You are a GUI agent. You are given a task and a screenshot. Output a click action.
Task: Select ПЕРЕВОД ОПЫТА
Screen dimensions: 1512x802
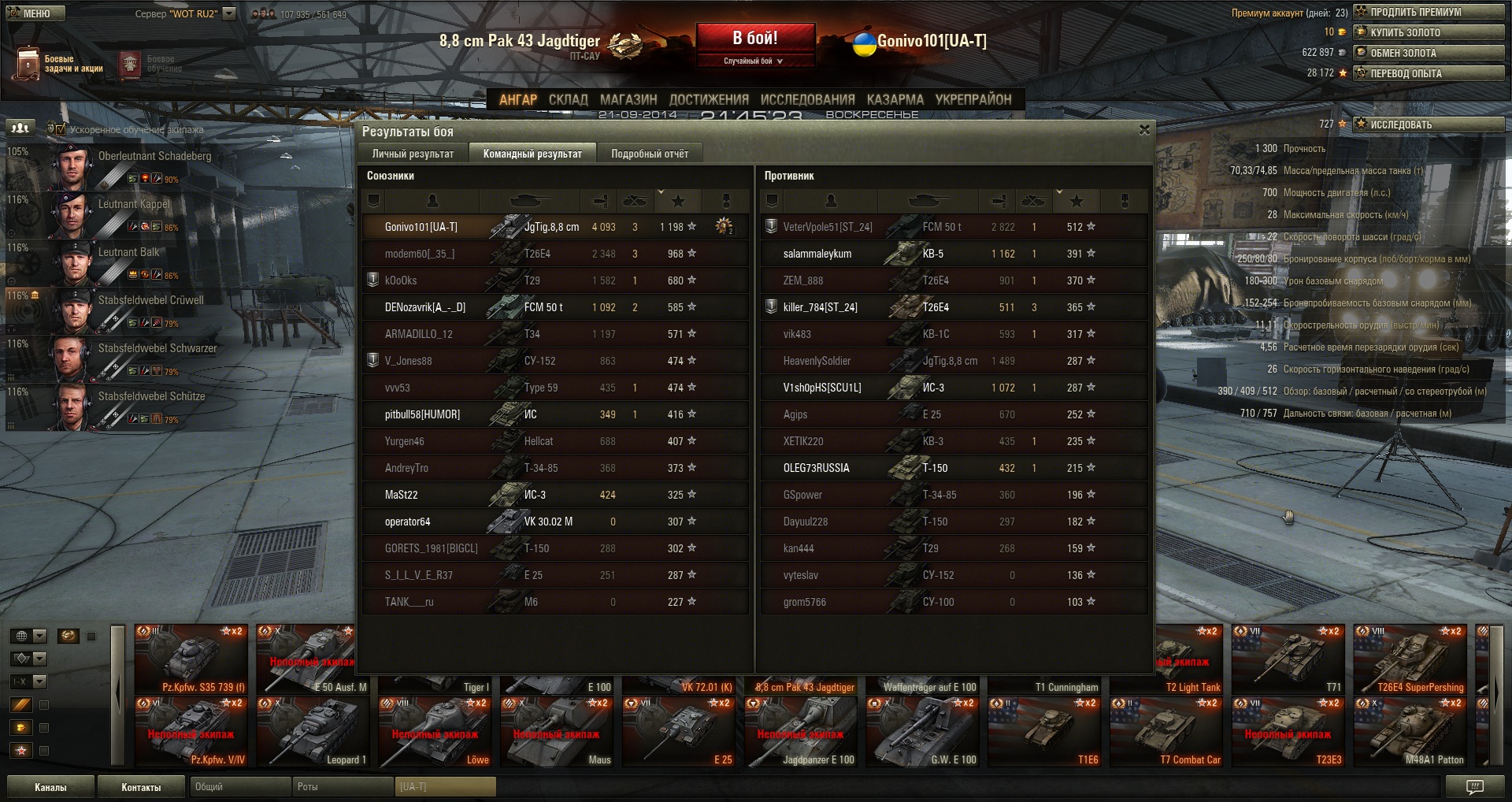(1429, 73)
